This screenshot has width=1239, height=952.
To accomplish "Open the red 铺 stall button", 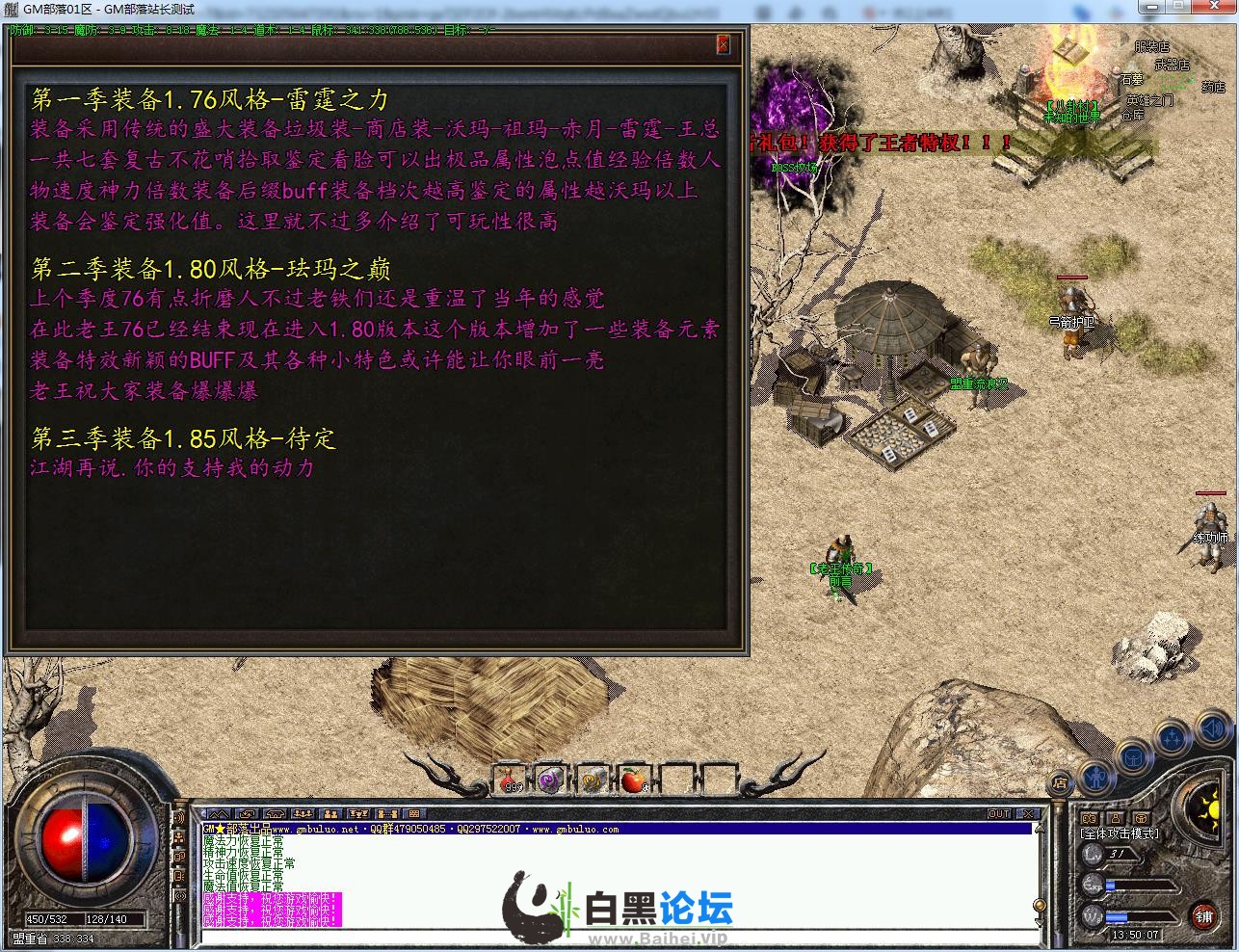I will pos(1203,913).
